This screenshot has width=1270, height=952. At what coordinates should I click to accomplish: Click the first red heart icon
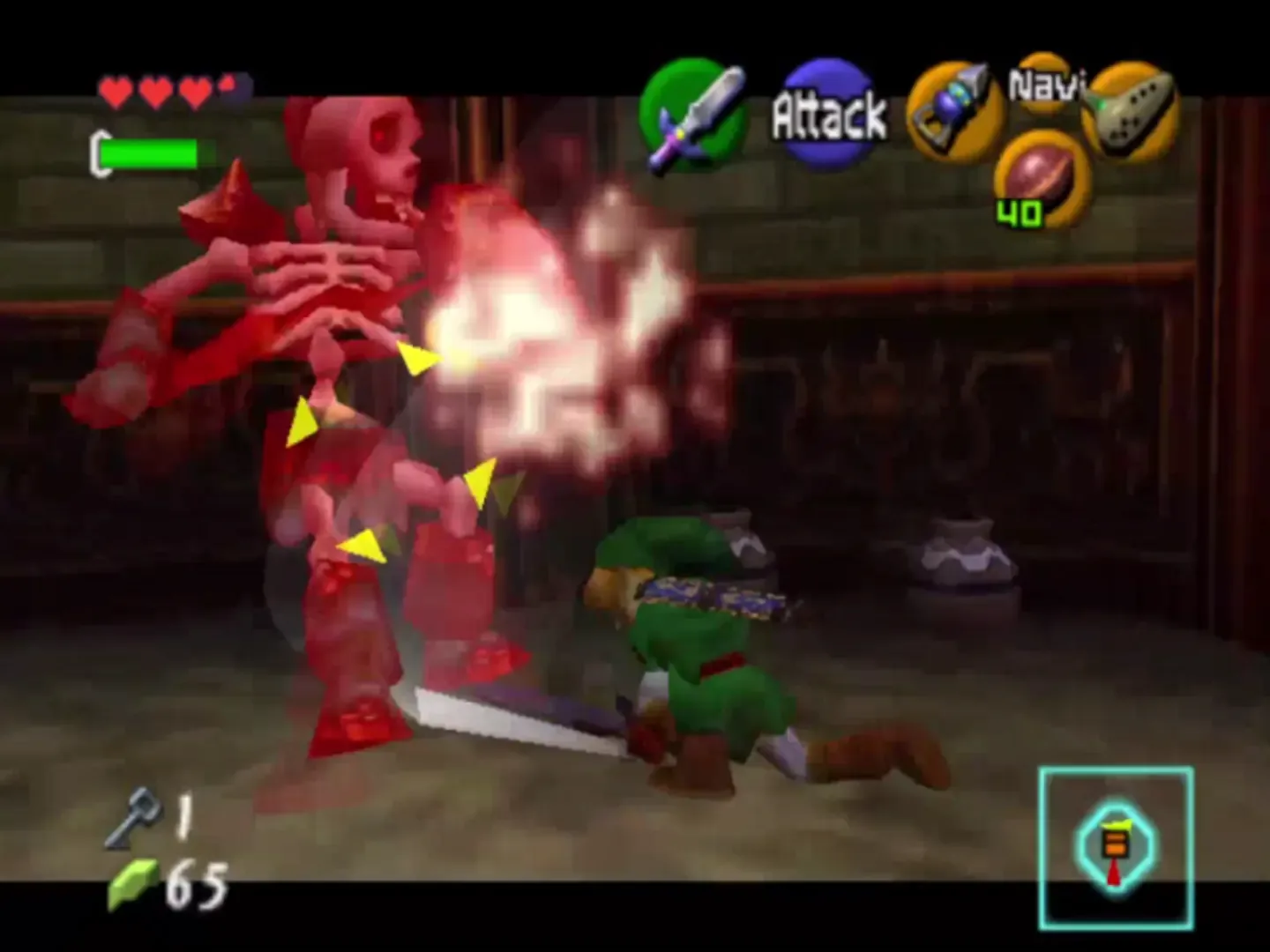pos(116,91)
